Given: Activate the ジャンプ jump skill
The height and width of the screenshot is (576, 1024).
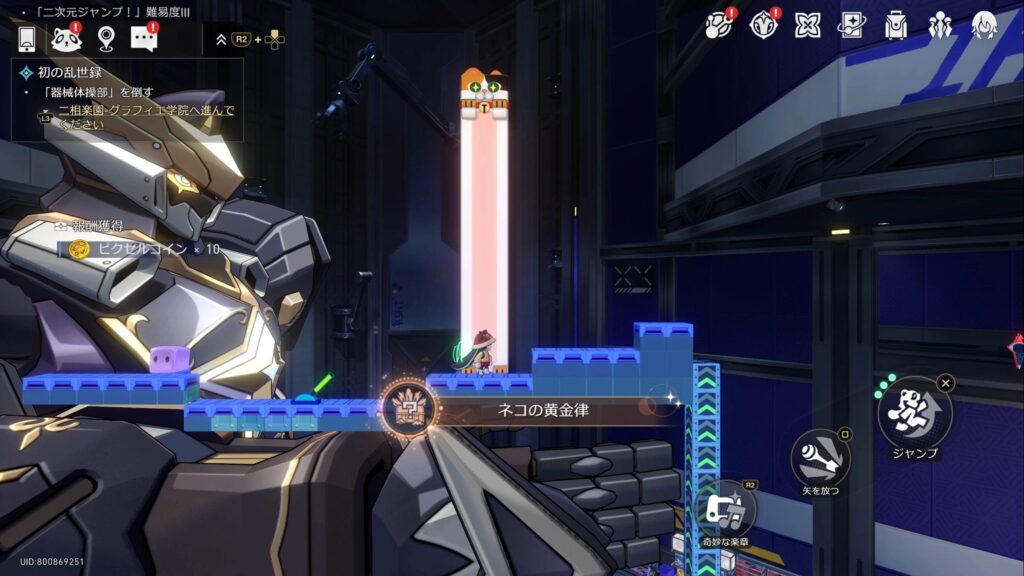Looking at the screenshot, I should (x=915, y=412).
